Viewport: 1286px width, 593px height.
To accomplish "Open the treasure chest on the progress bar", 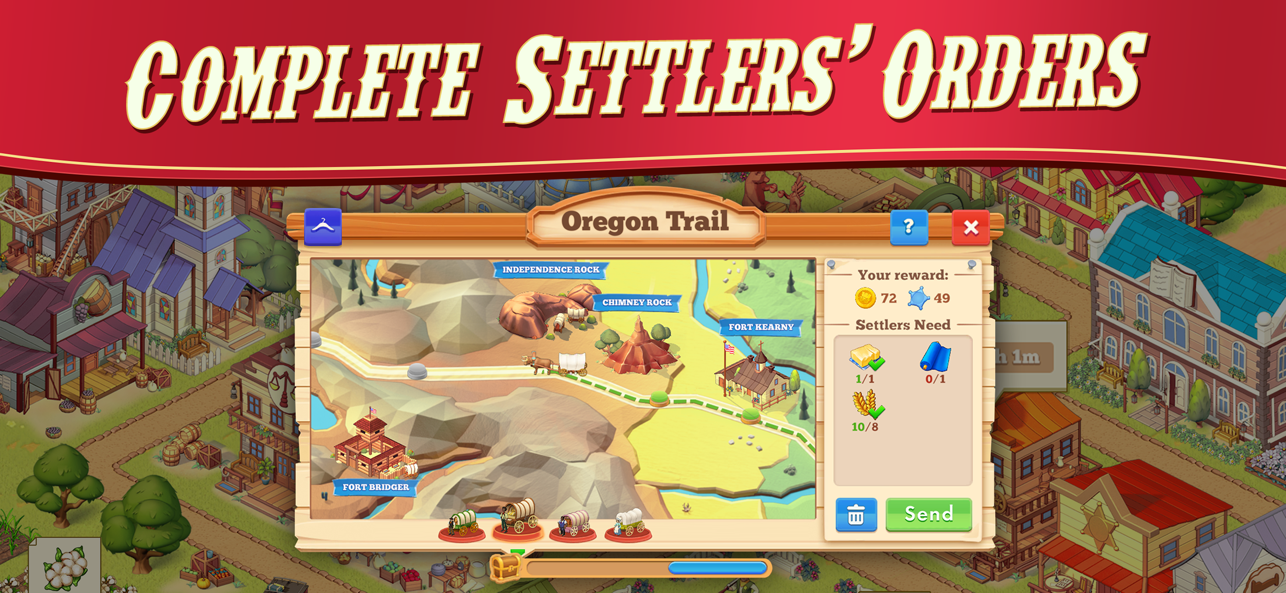I will tap(505, 568).
